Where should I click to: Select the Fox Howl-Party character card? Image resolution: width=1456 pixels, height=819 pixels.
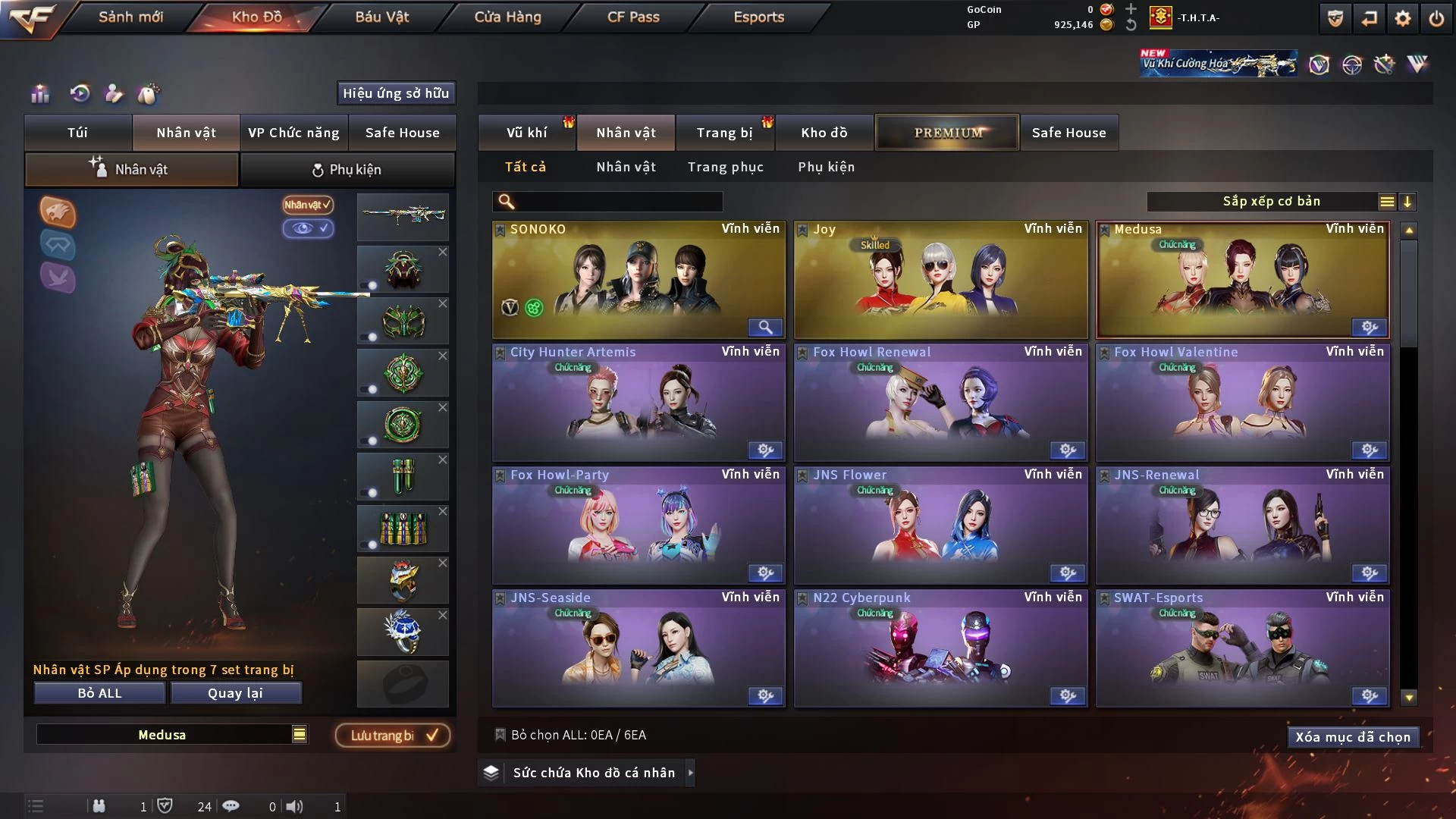tap(638, 526)
